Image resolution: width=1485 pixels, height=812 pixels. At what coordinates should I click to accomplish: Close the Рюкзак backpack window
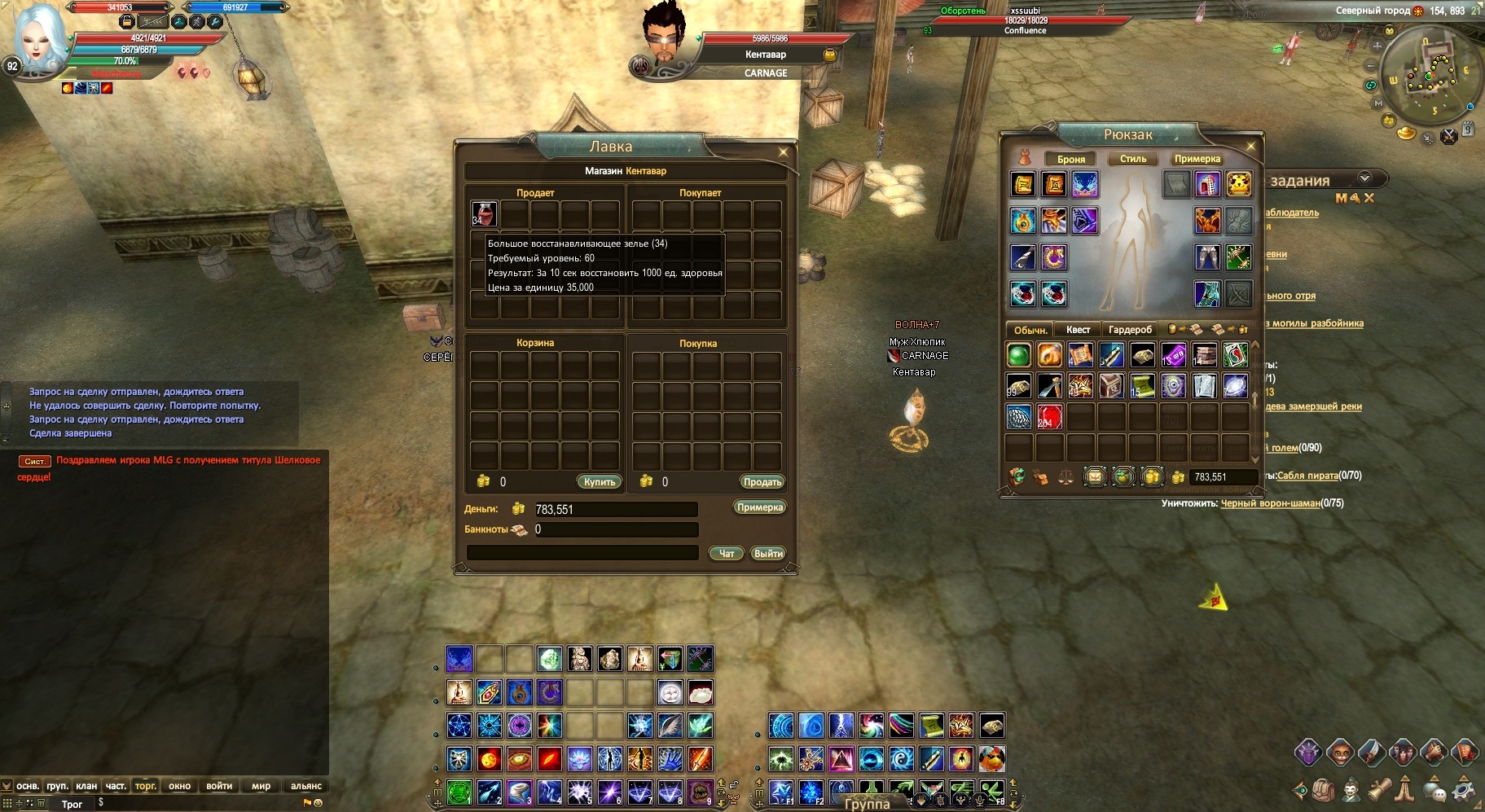click(x=1251, y=147)
